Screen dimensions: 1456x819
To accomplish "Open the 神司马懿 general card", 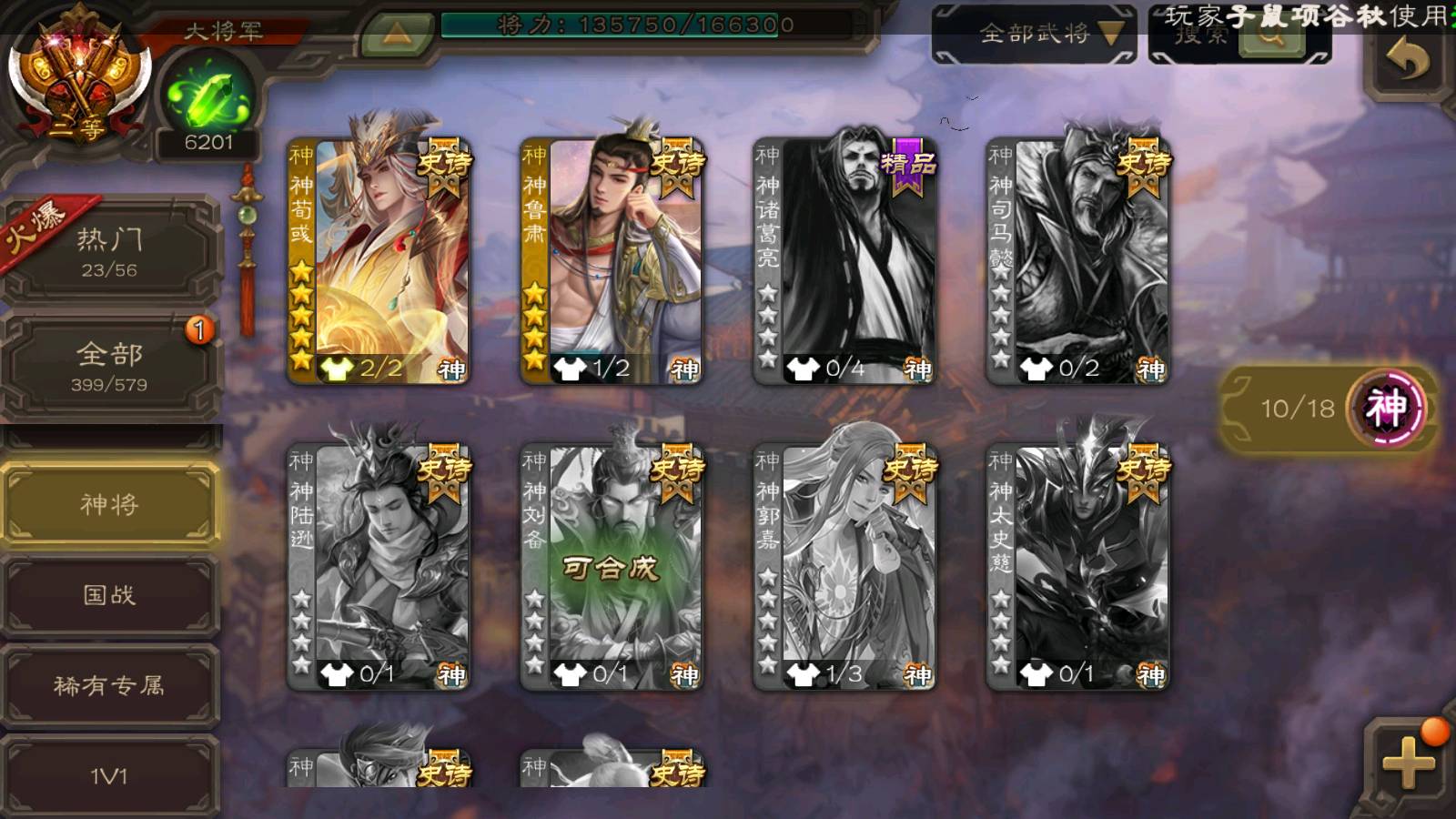I will point(1077,261).
